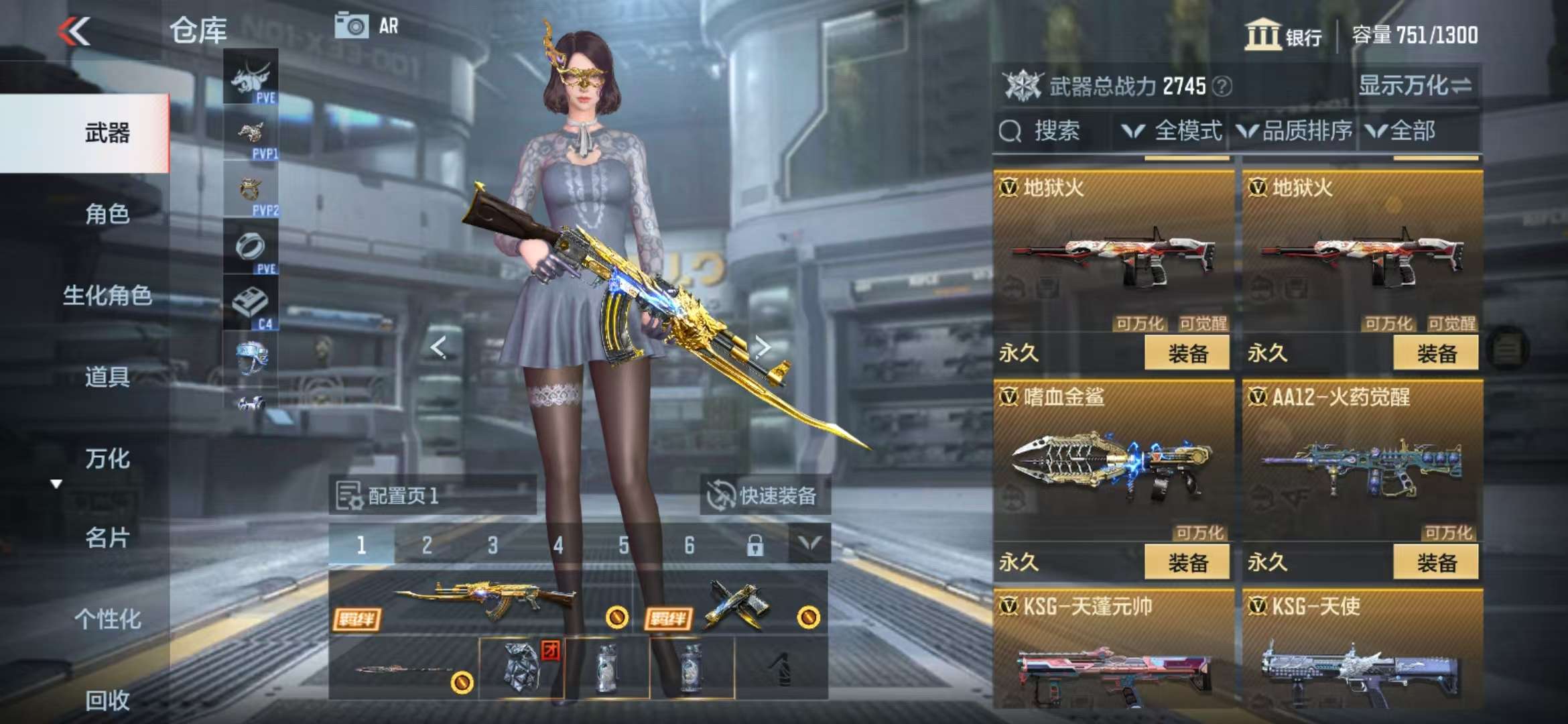This screenshot has width=1568, height=724.
Task: Switch to the 回收 recycle tab
Action: pyautogui.click(x=107, y=701)
